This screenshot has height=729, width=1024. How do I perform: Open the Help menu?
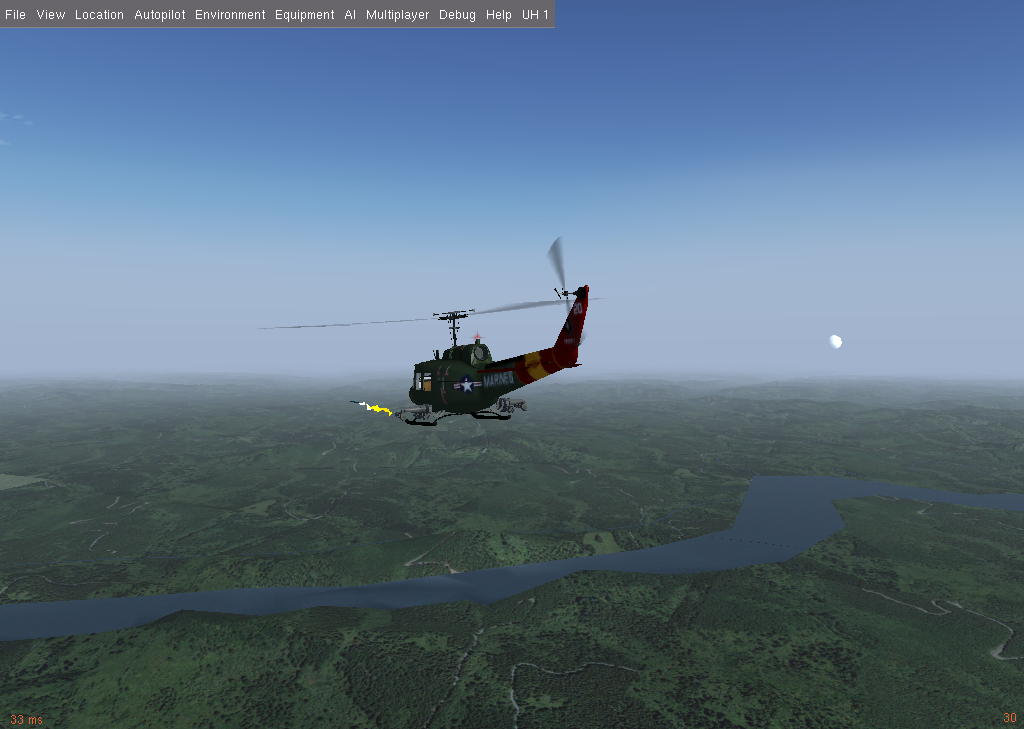[498, 15]
